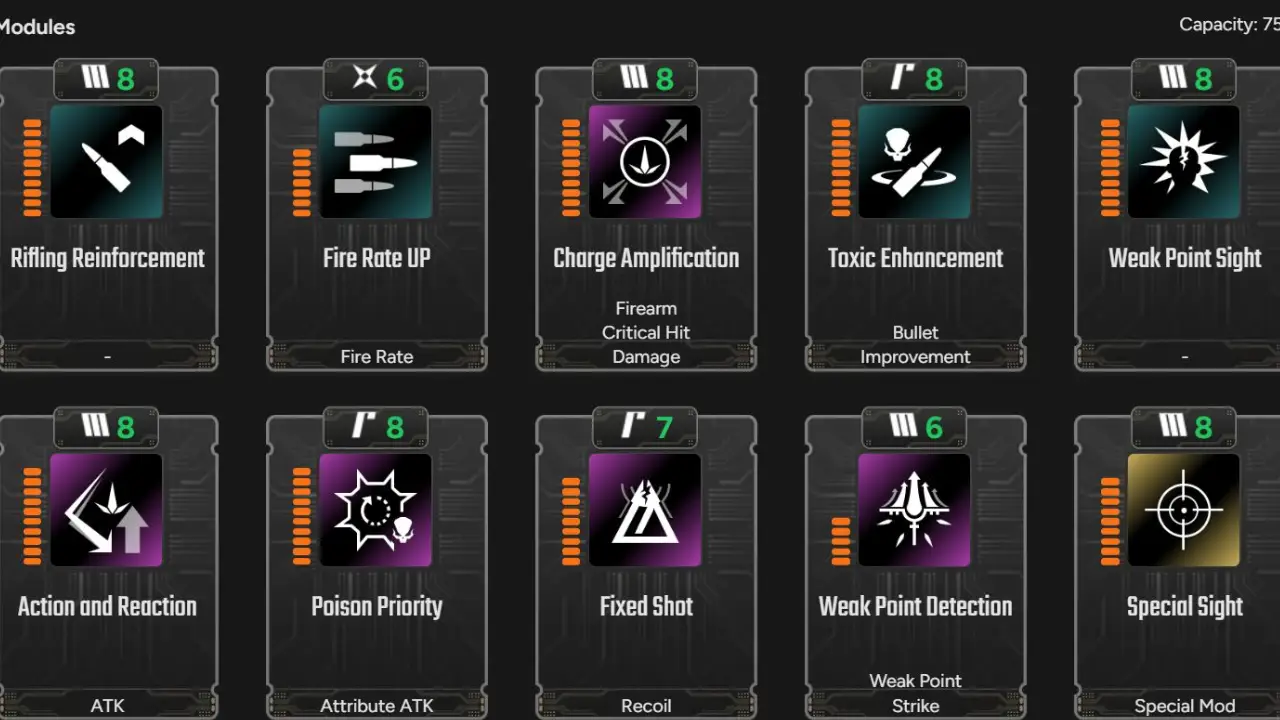Viewport: 1280px width, 720px height.
Task: Select the Special Mod label under Special Sight
Action: (1184, 705)
